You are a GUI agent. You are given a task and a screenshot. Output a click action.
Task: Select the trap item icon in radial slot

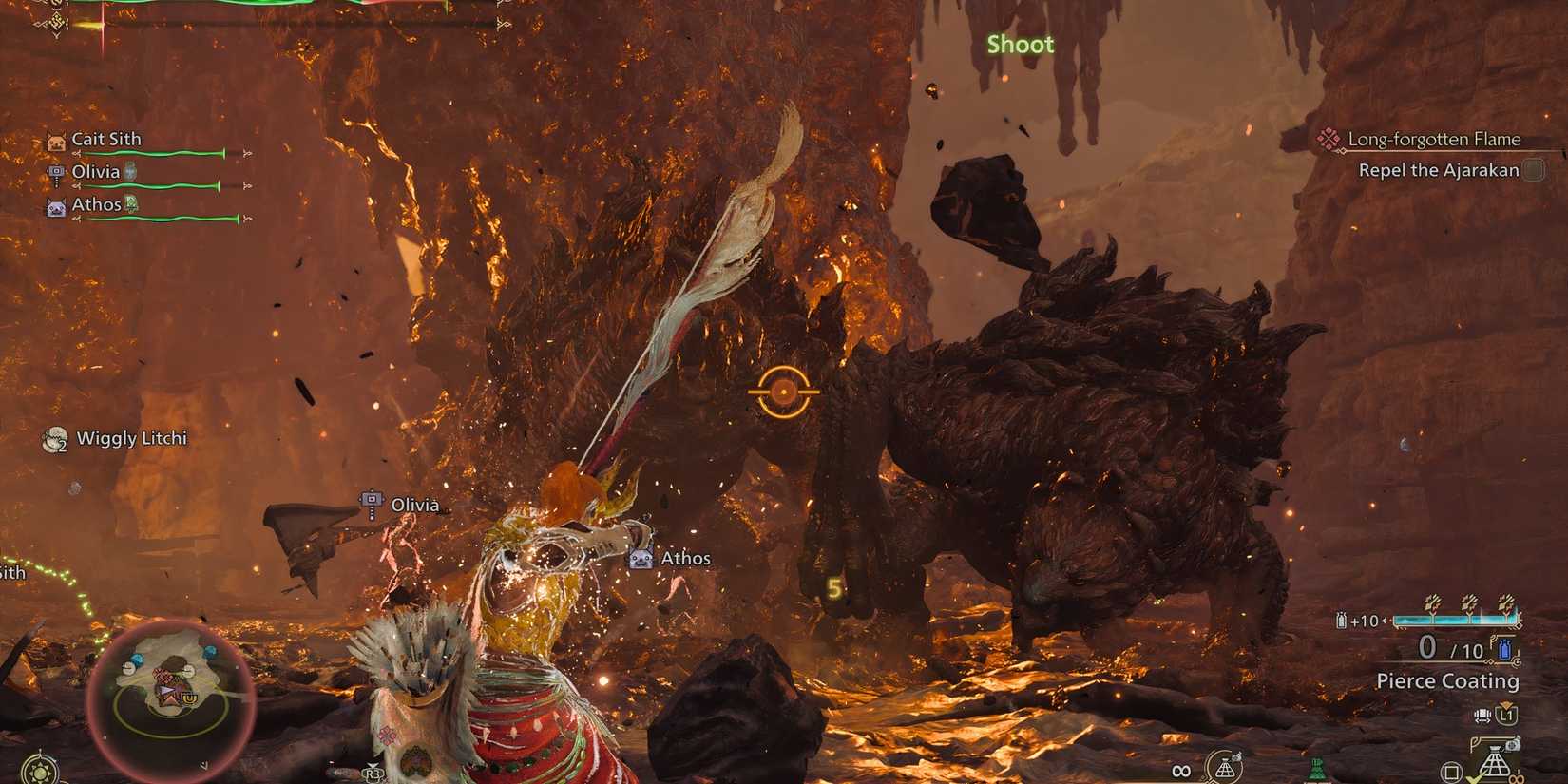[x=1495, y=760]
